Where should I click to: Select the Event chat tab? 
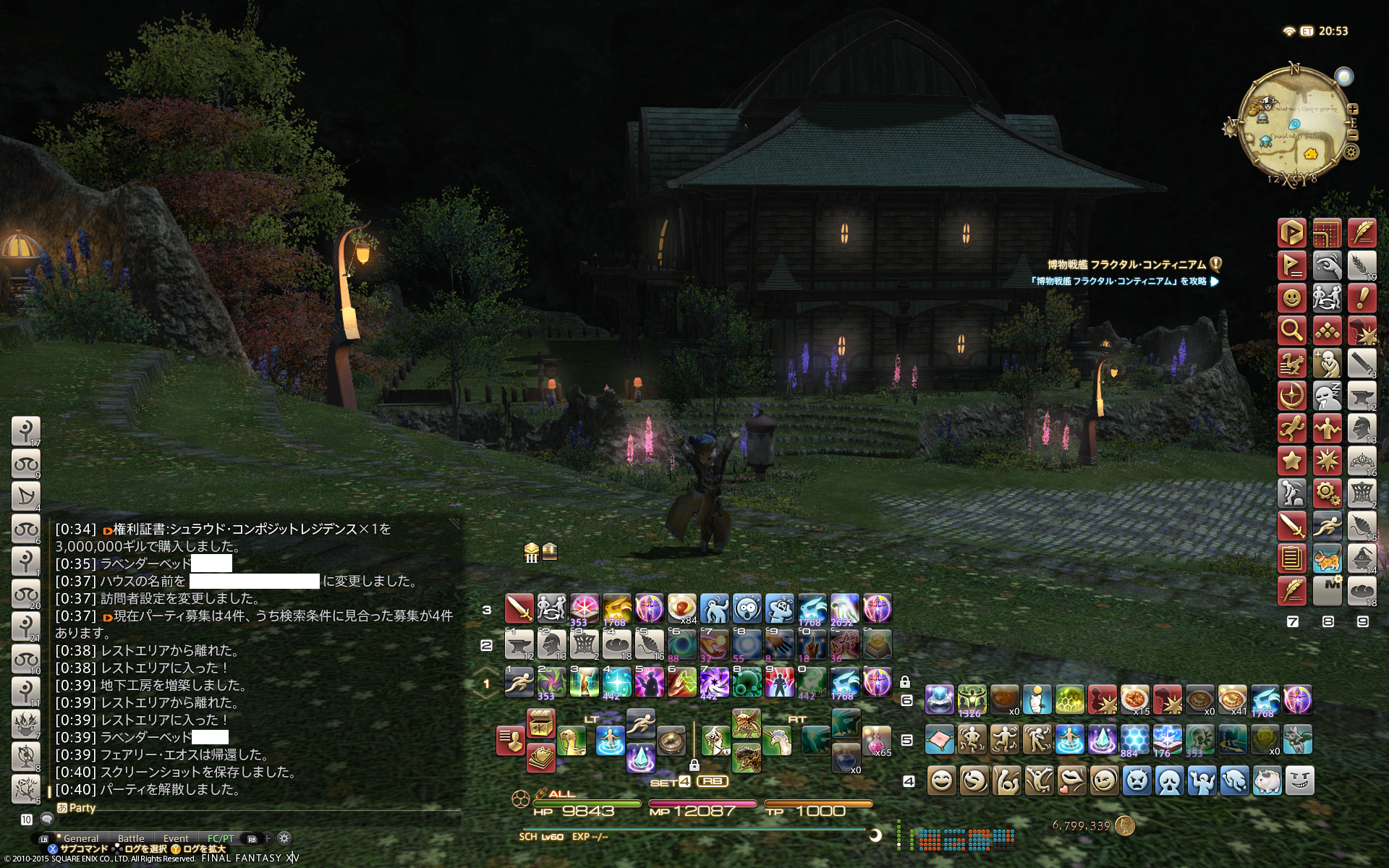pos(176,838)
